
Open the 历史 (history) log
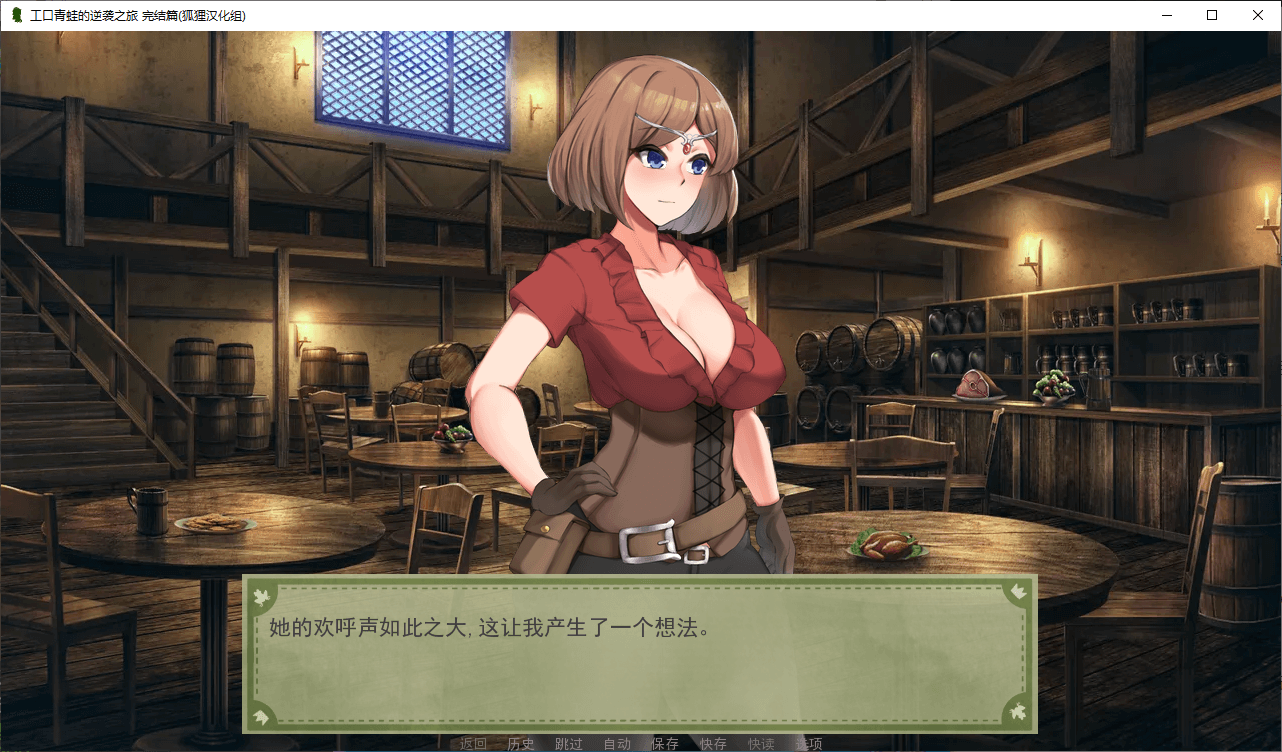(x=521, y=743)
